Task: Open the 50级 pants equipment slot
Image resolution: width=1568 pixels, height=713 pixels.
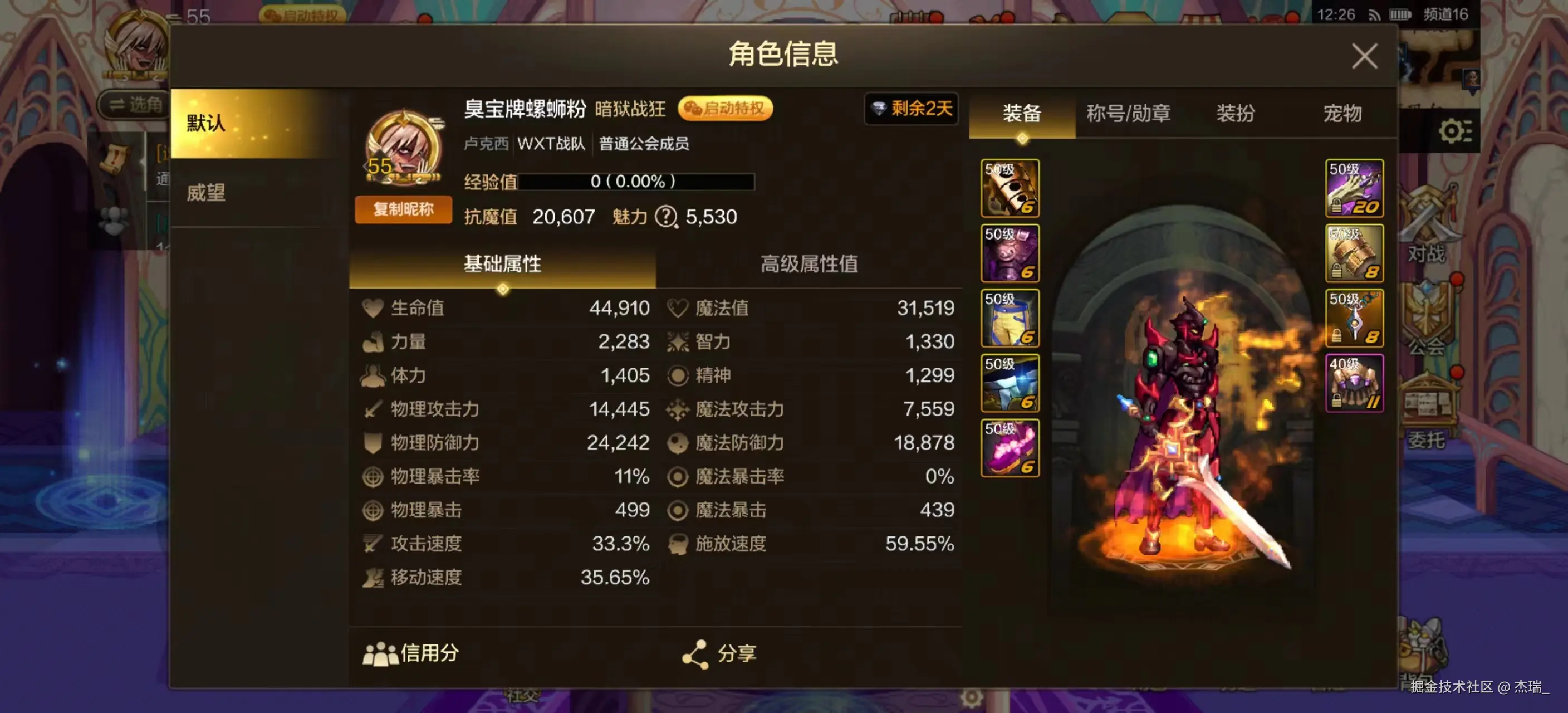Action: [x=1009, y=318]
